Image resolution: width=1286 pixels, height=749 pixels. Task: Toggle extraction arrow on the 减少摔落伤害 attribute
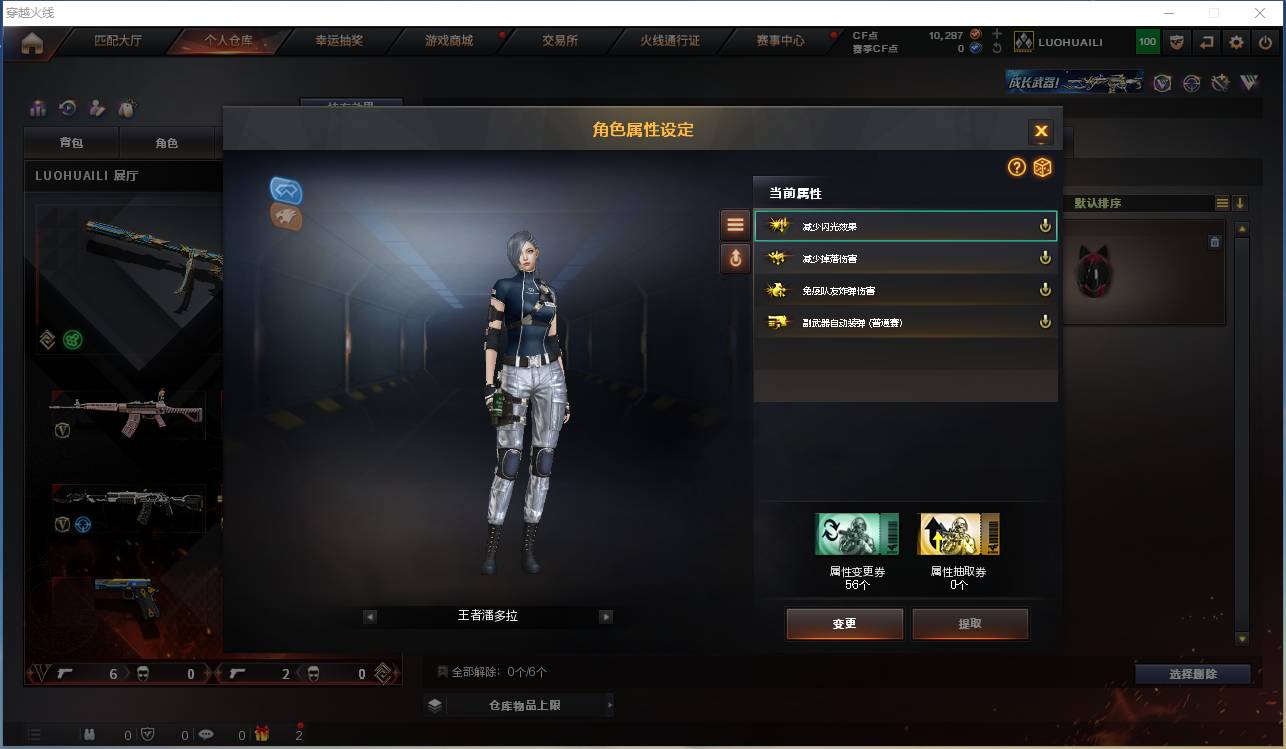coord(1045,257)
